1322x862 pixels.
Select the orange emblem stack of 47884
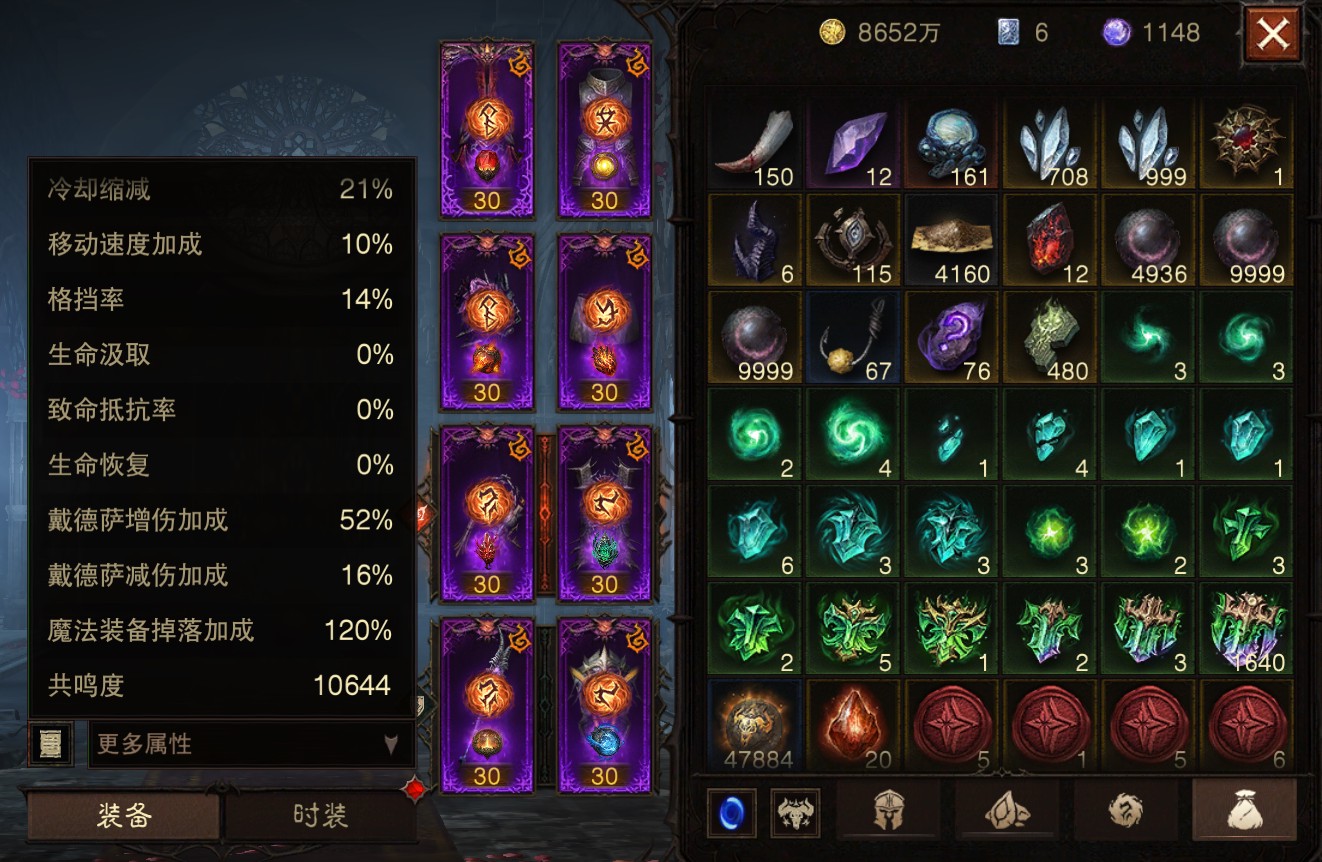tap(755, 725)
